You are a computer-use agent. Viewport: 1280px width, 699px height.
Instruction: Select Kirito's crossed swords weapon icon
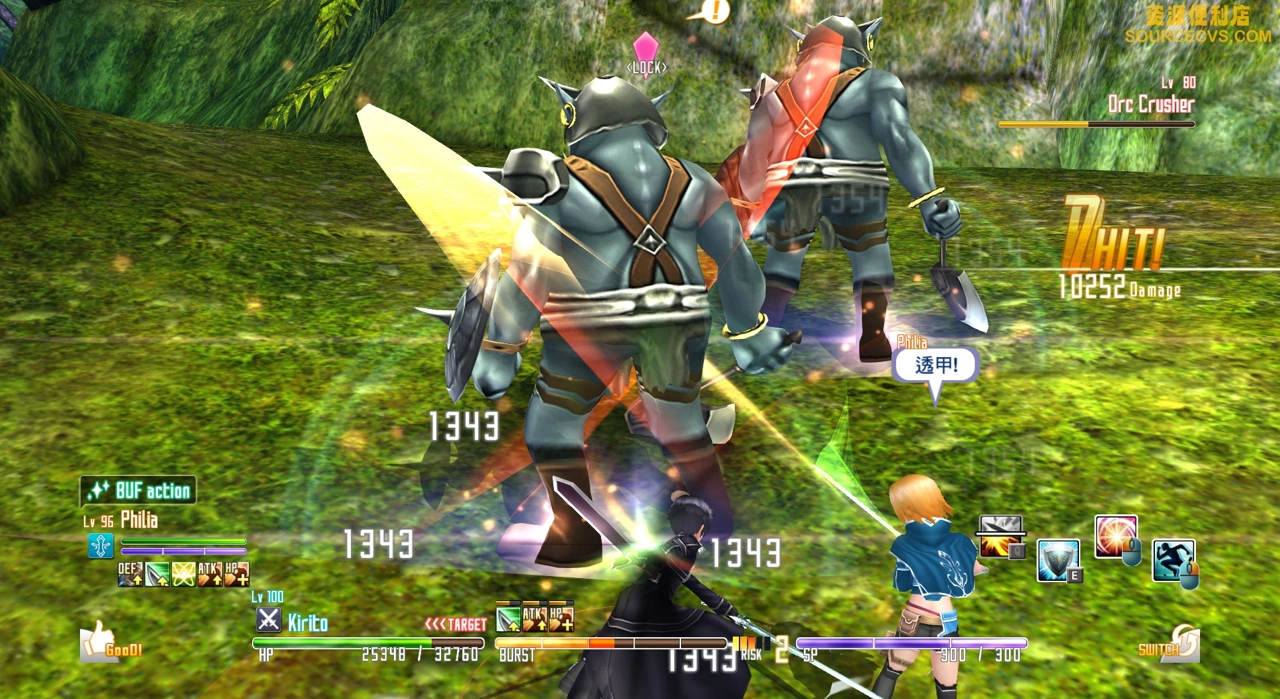[x=268, y=620]
